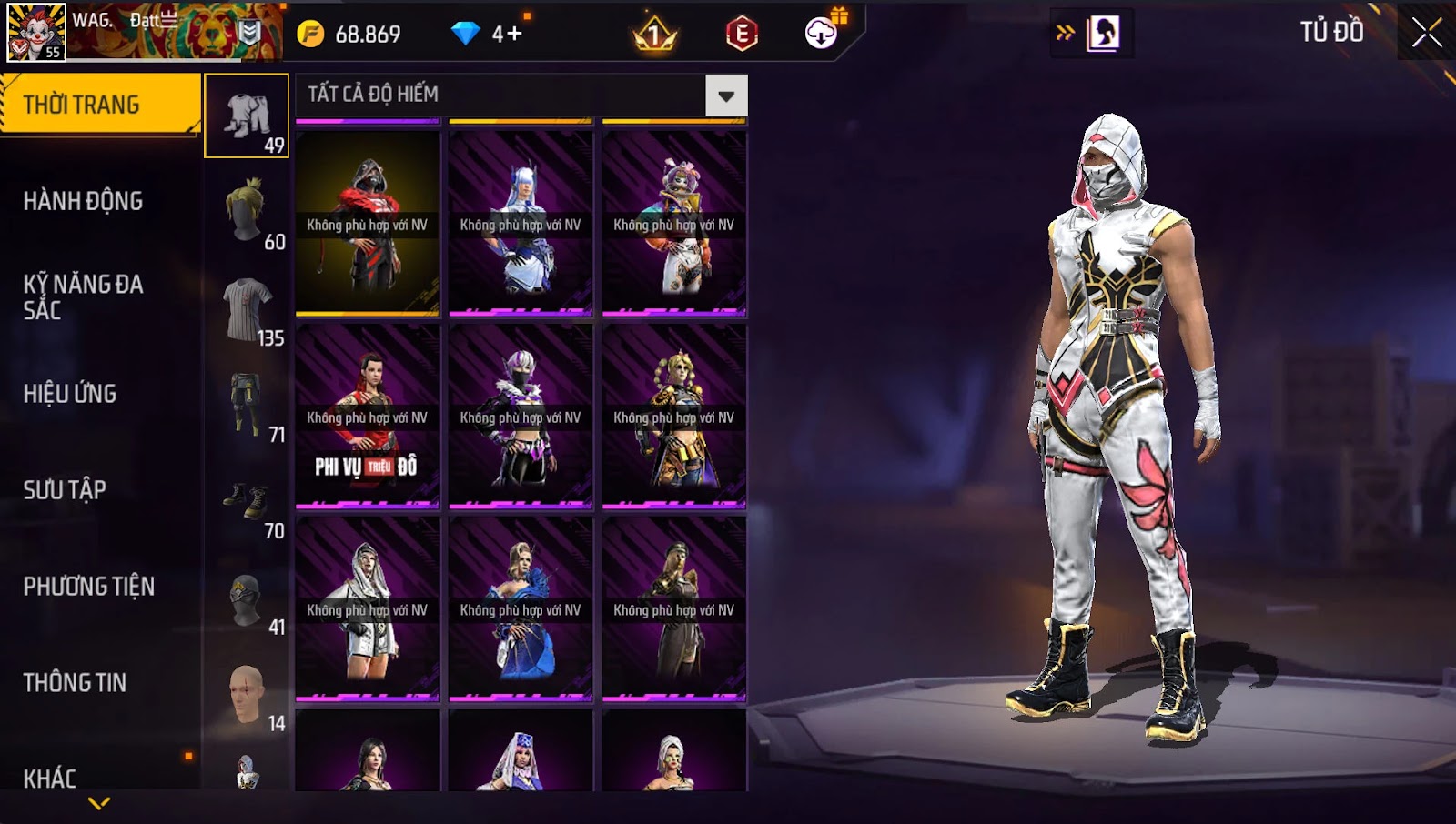Go to the Sưu Tập section

[65, 490]
